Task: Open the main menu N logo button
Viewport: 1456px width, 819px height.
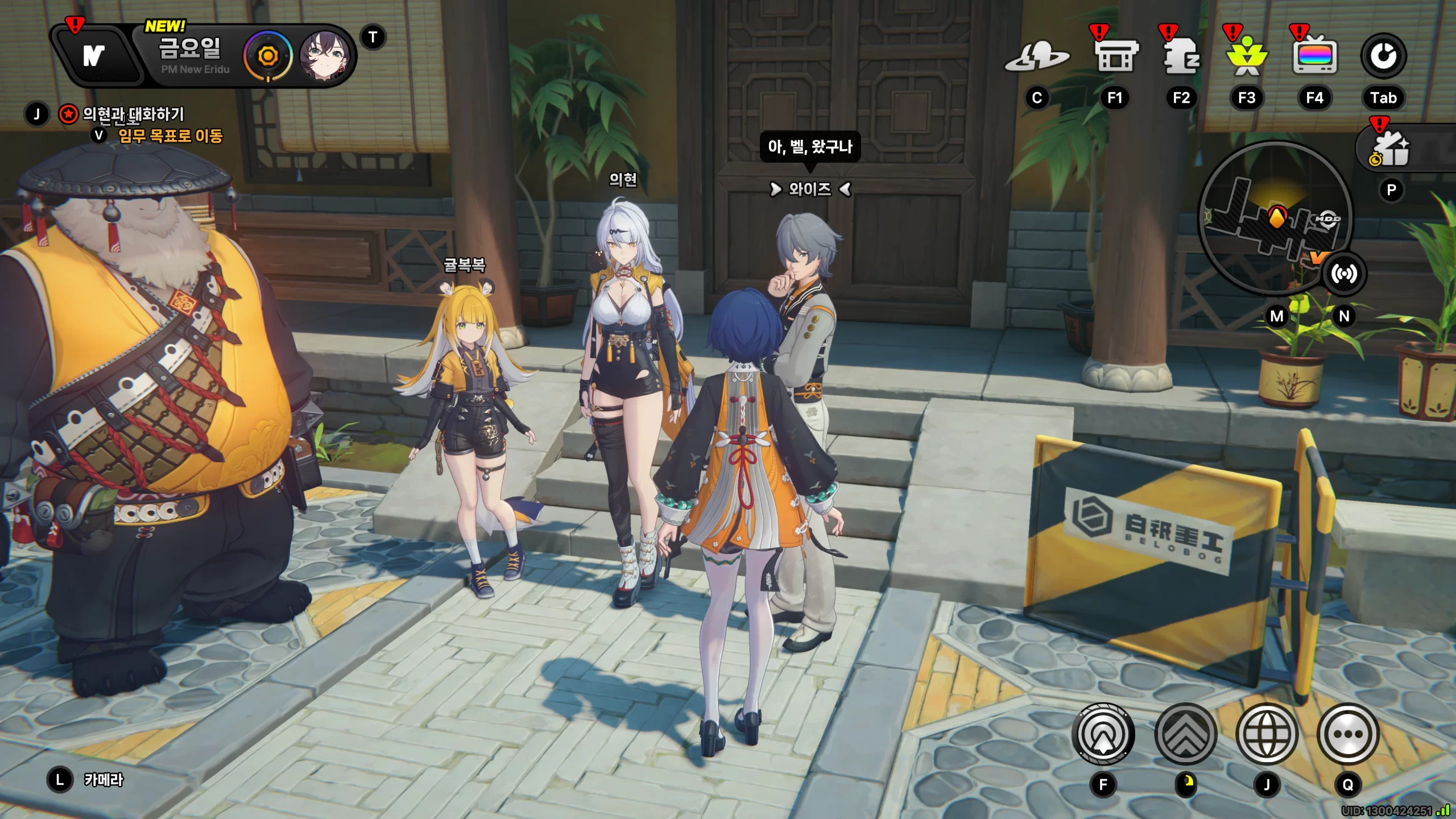Action: [94, 56]
